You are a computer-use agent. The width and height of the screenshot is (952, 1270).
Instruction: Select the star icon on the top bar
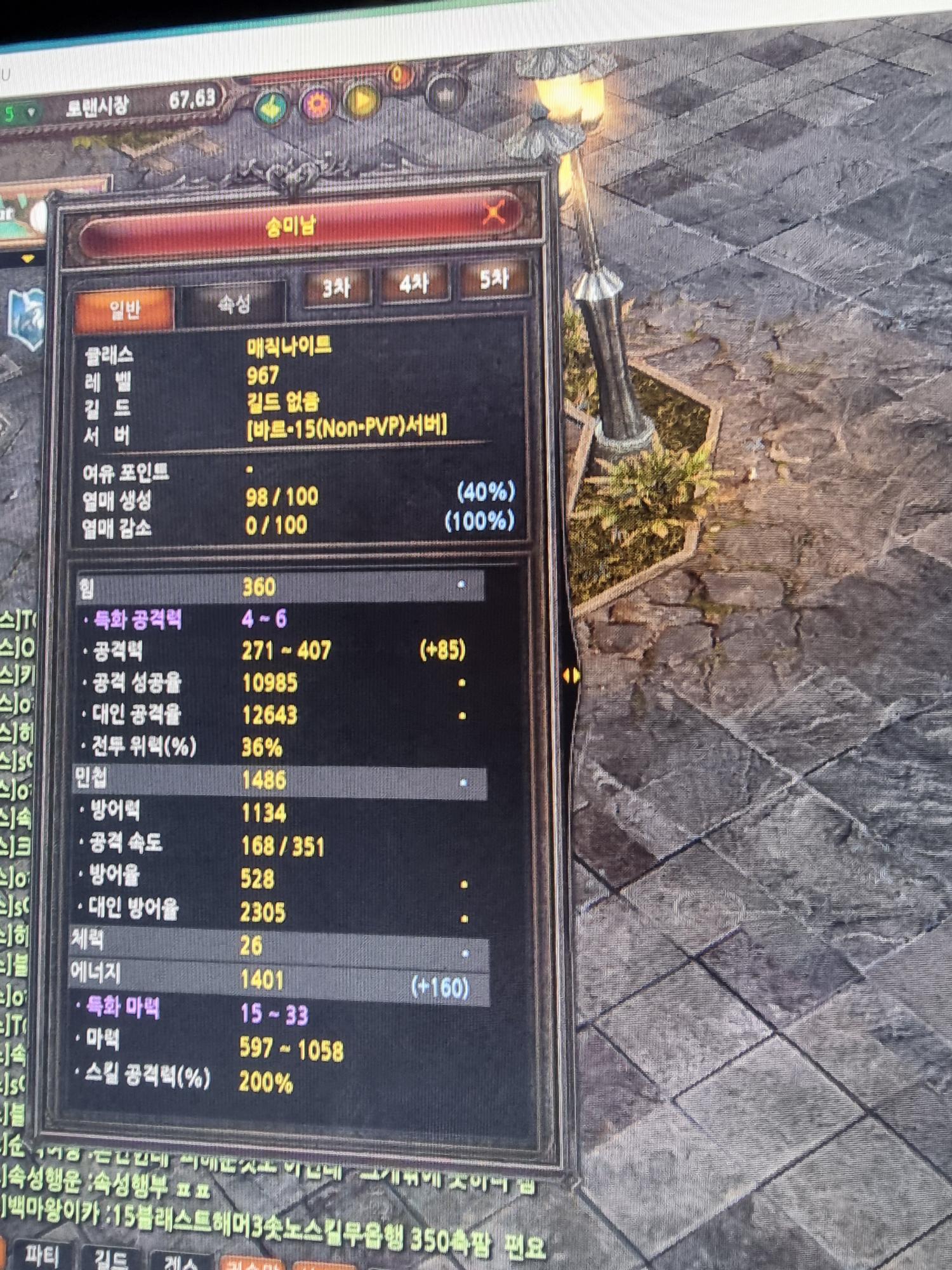tap(446, 95)
